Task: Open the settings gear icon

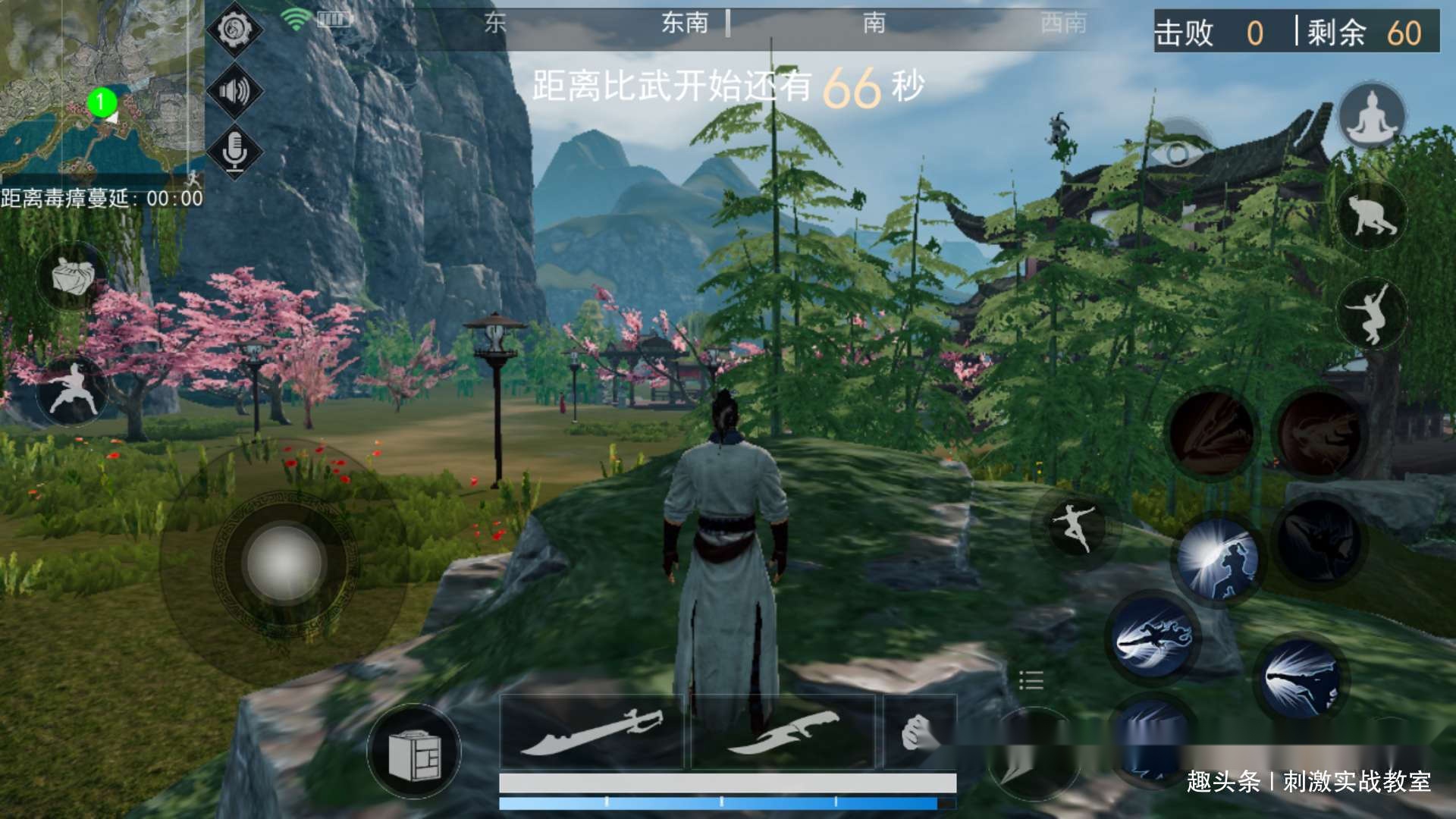Action: (x=234, y=30)
